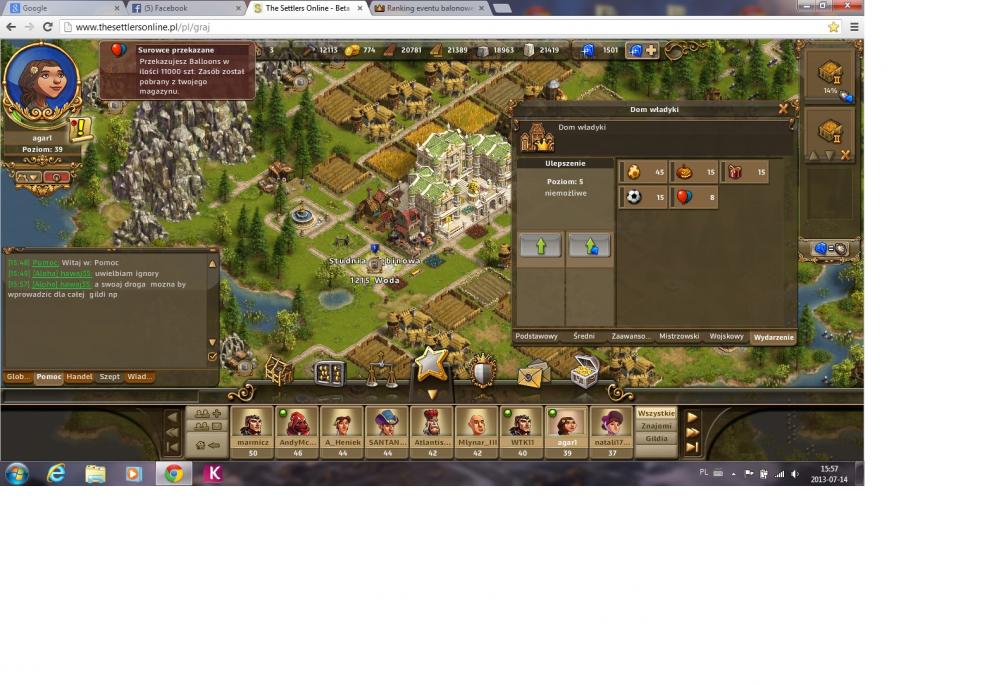Screen dimensions: 982x686
Task: Switch to the Facebook browser tab
Action: pos(188,8)
